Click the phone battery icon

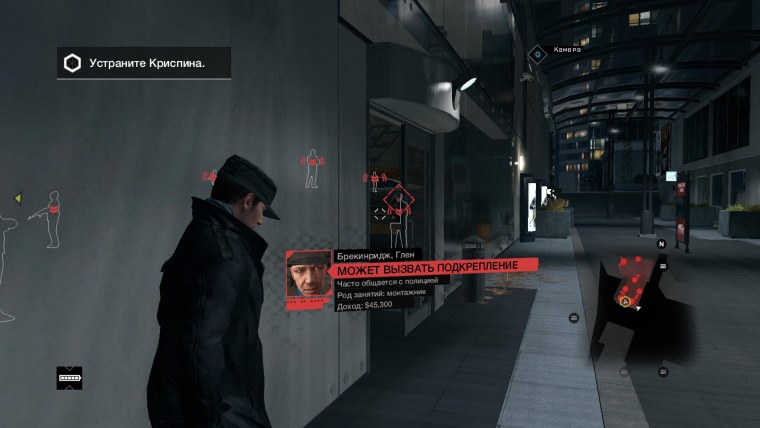pyautogui.click(x=69, y=379)
